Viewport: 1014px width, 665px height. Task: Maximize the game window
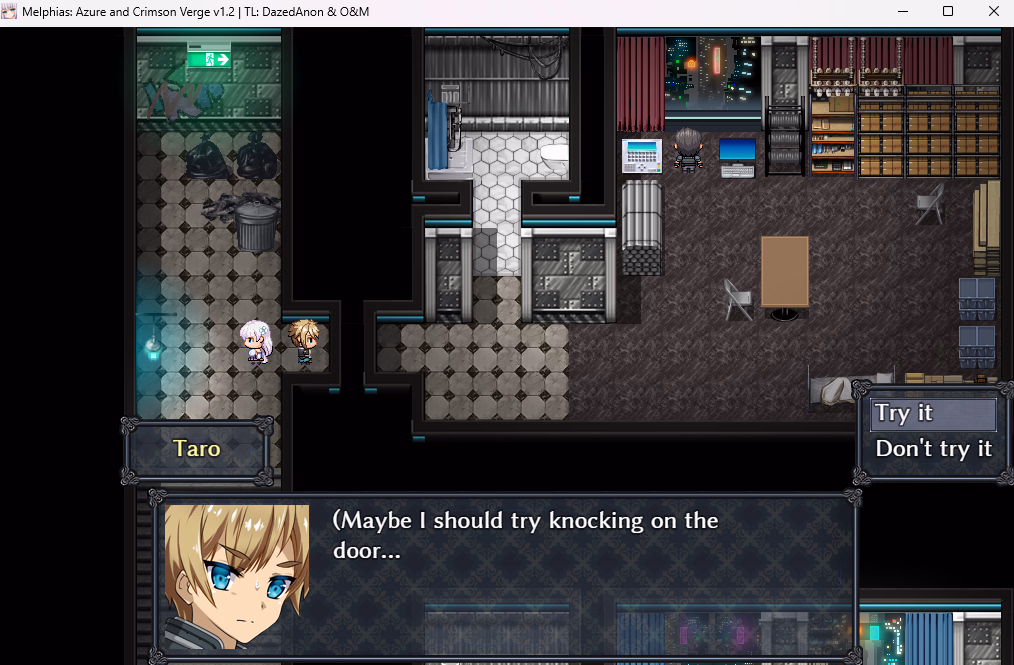(x=948, y=12)
